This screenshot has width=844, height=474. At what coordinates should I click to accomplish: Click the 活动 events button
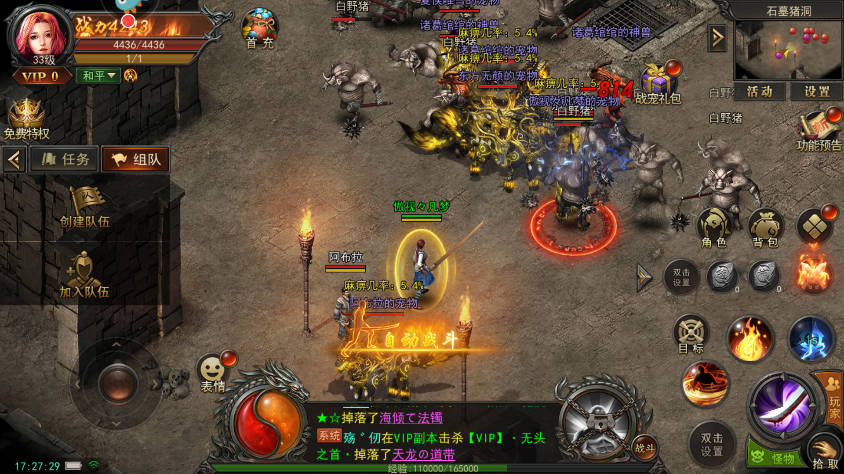coord(760,91)
